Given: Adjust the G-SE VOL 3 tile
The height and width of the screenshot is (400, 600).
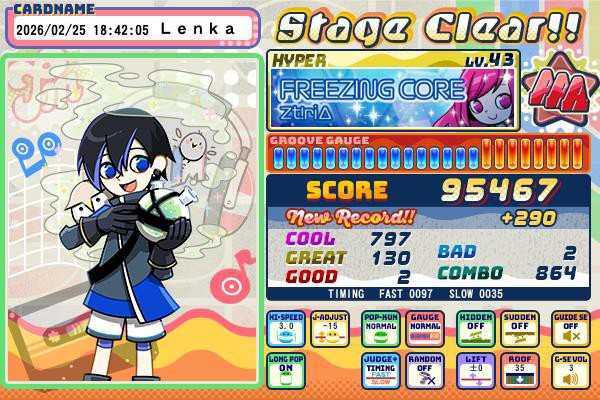Looking at the screenshot, I should 569,371.
